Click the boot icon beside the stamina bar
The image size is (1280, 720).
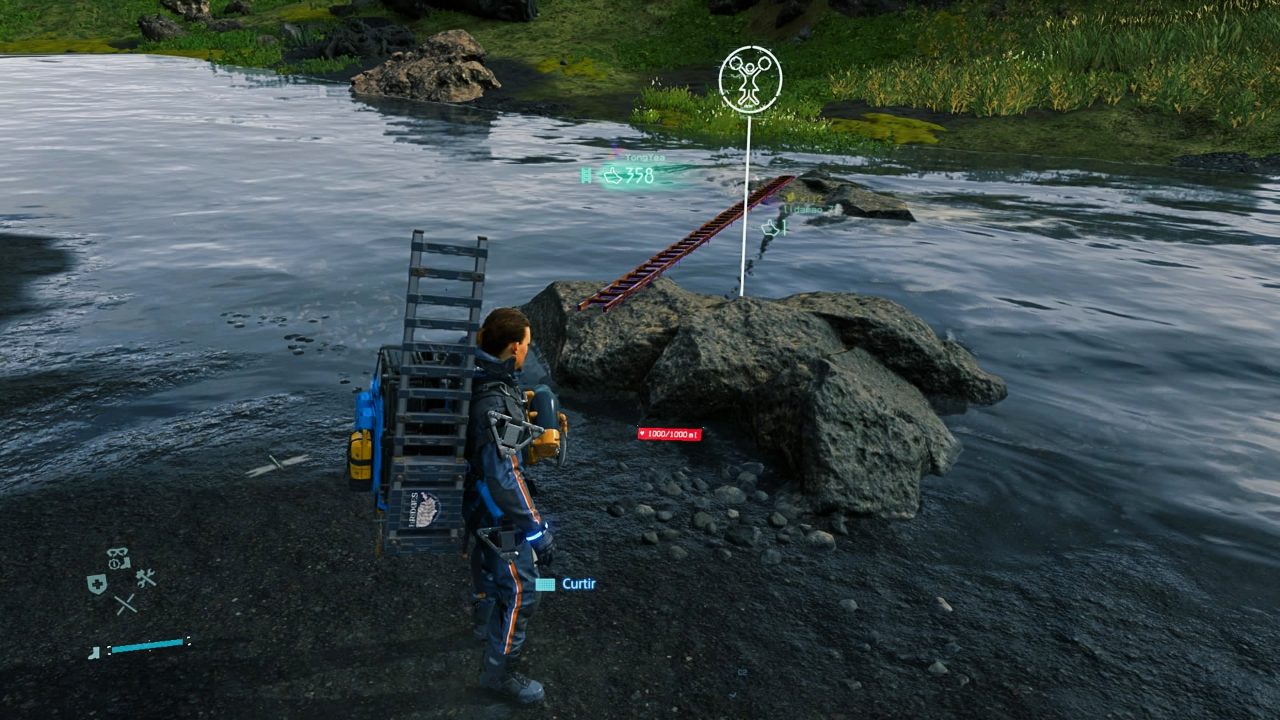pyautogui.click(x=95, y=652)
